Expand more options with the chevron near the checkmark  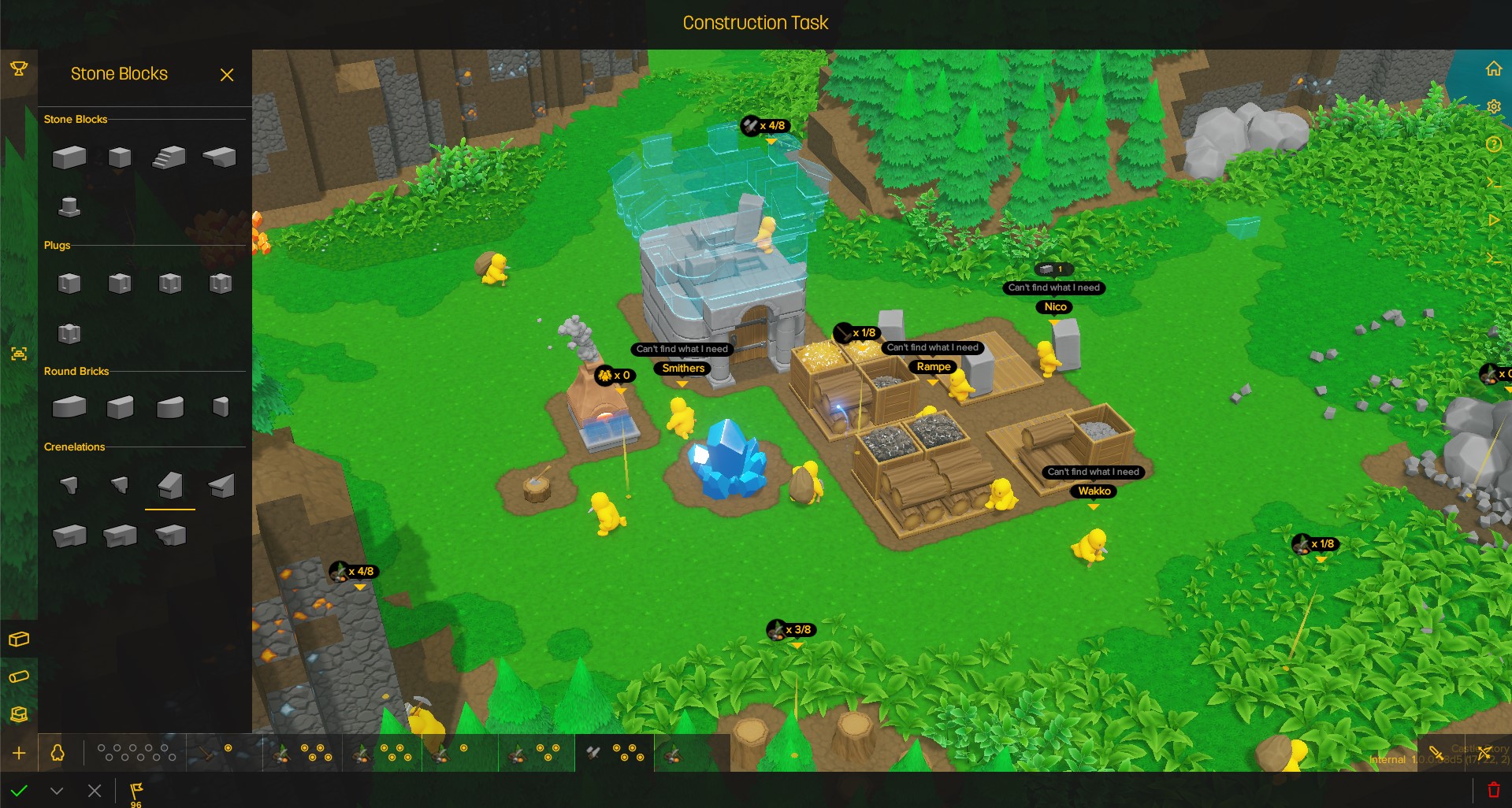pos(56,791)
